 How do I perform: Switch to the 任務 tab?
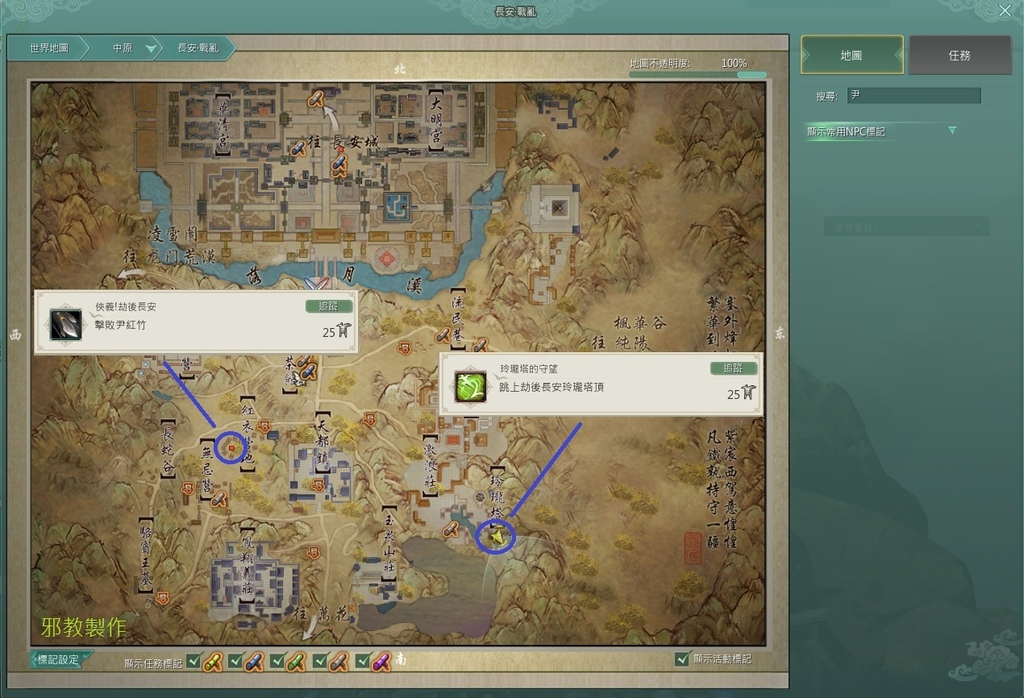tap(959, 56)
